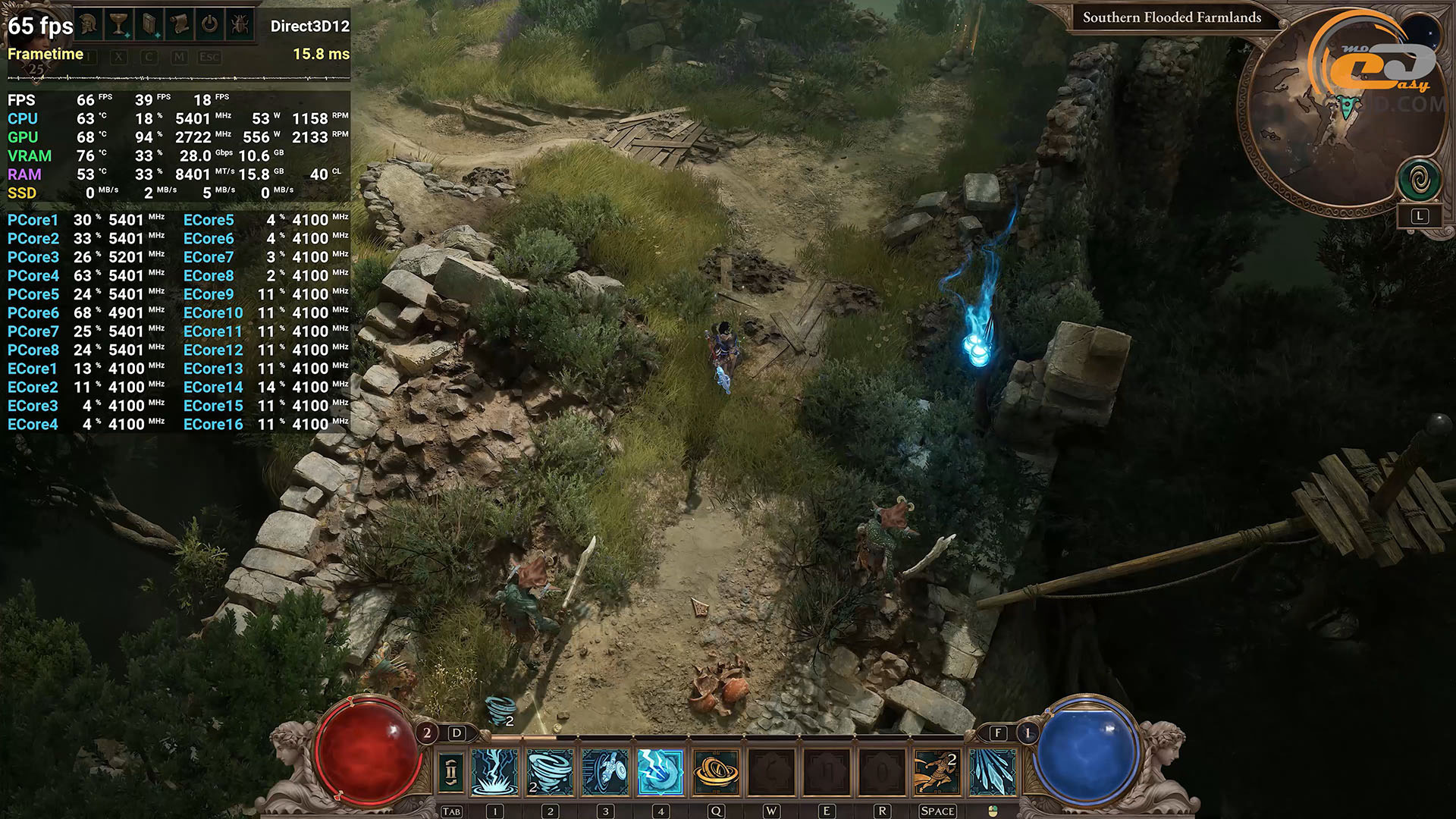Activate the whirlwind tornado skill
Viewport: 1456px width, 819px height.
pyautogui.click(x=550, y=772)
